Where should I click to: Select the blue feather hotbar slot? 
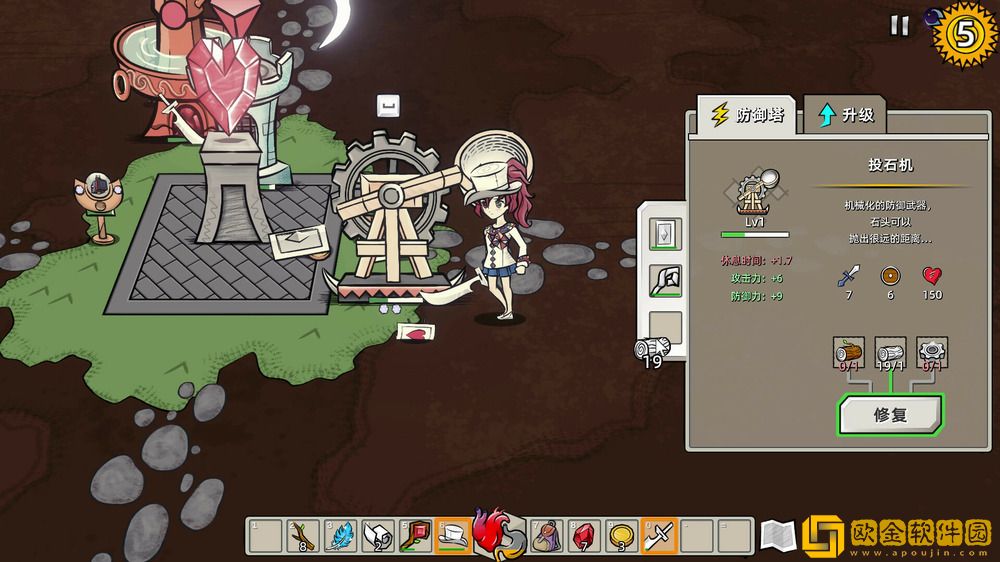pyautogui.click(x=340, y=536)
